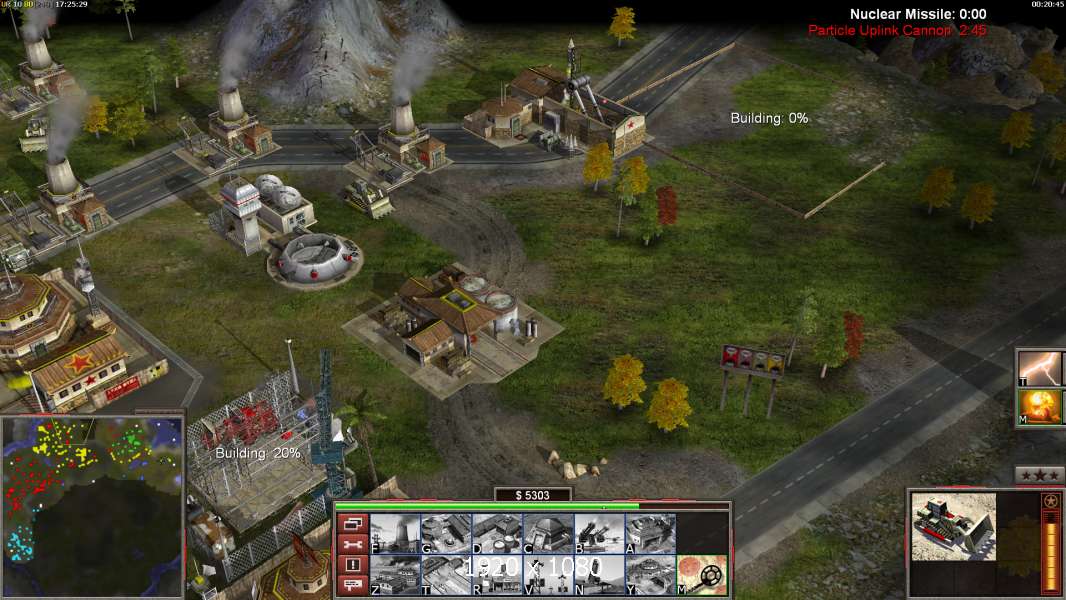Screen dimensions: 1066x600
Task: Choose the Supply Center build icon (D)
Action: [x=497, y=533]
